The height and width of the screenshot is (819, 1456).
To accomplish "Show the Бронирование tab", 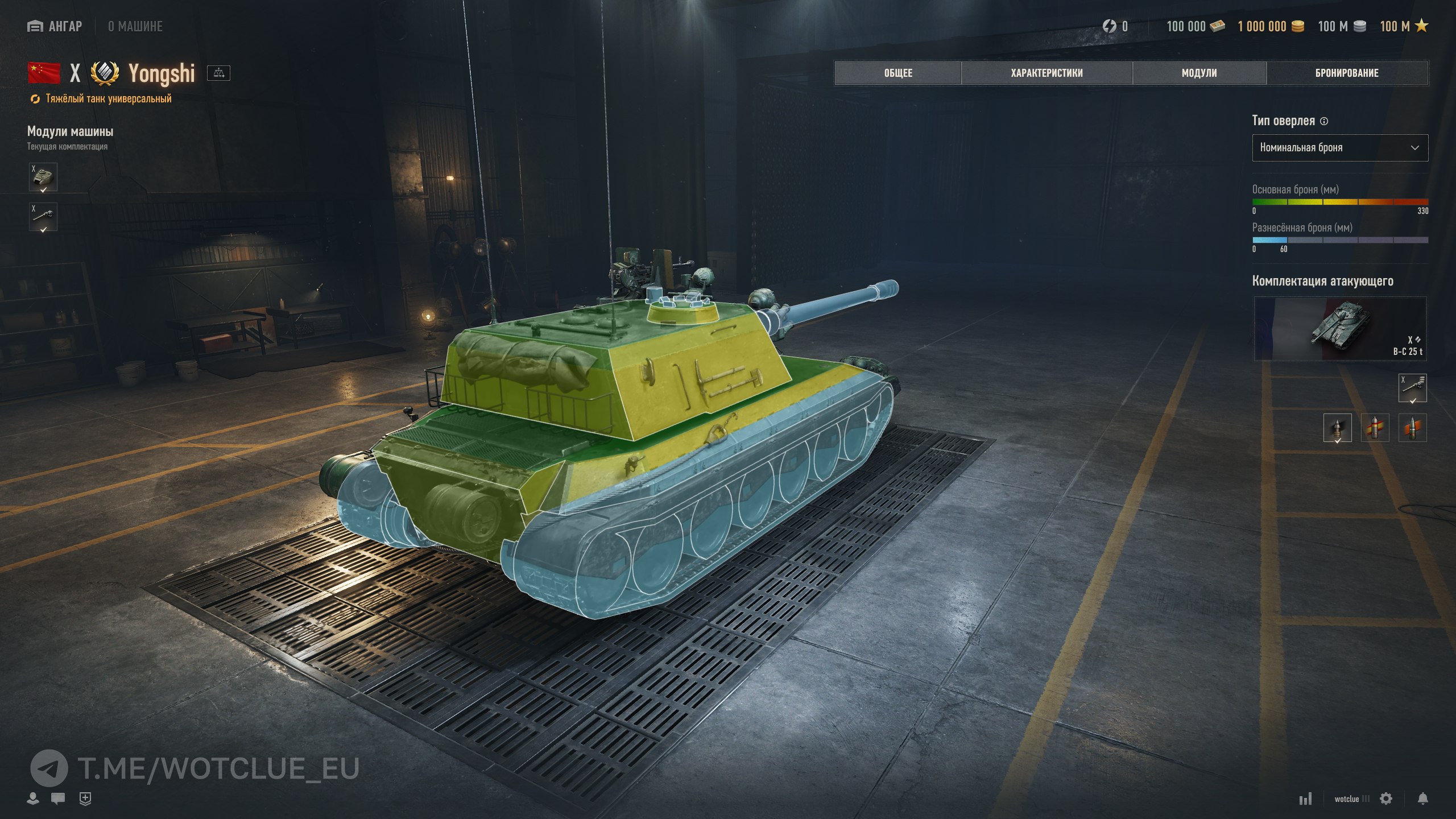I will [1346, 73].
